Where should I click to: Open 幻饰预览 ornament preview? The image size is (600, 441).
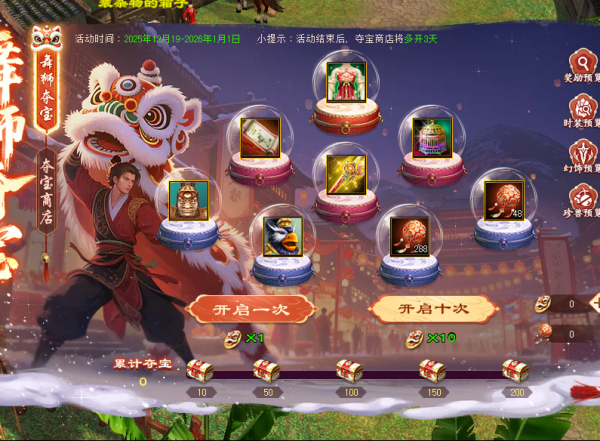point(583,157)
